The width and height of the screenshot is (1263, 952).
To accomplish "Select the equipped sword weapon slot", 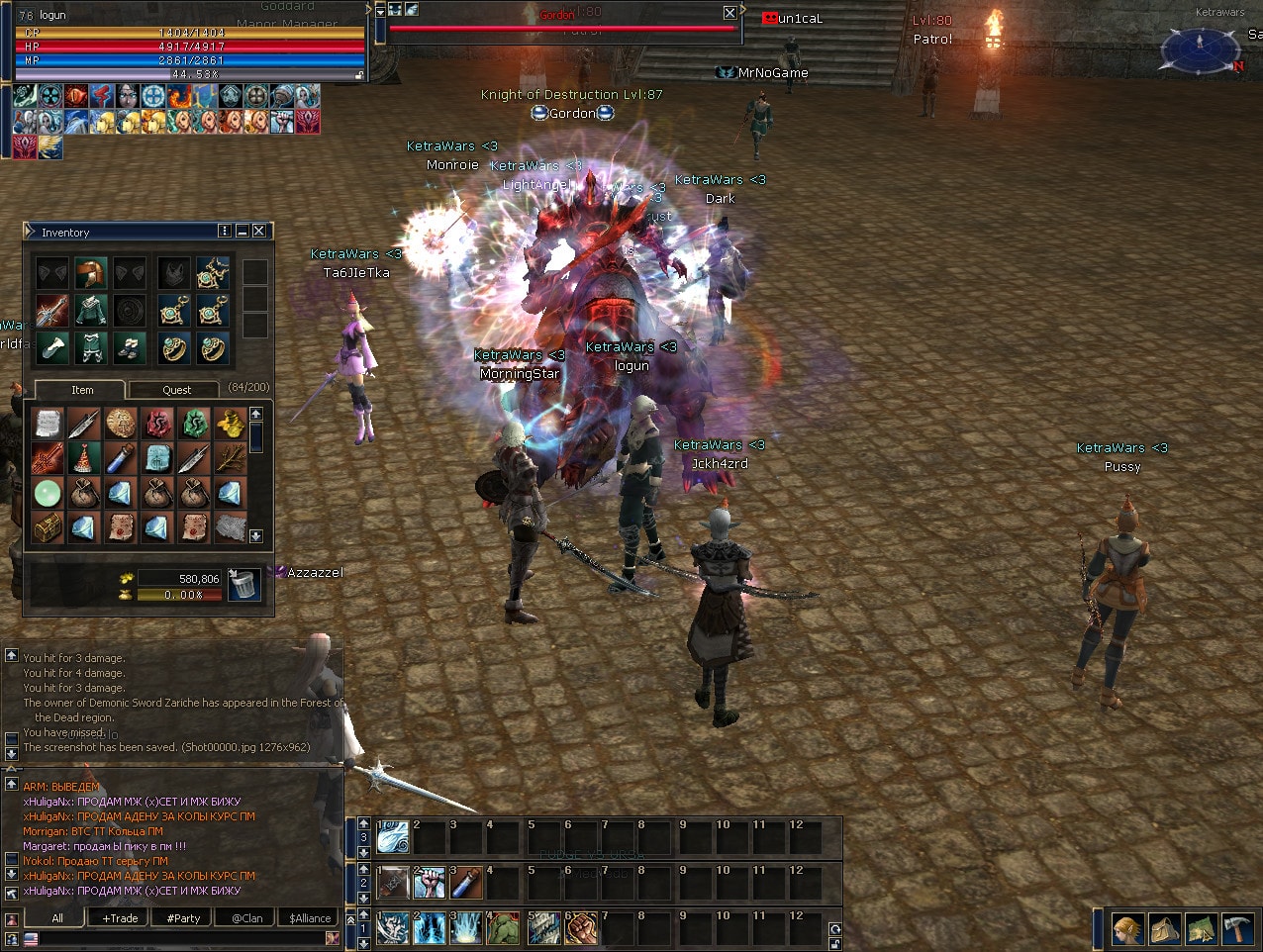I will [x=52, y=311].
